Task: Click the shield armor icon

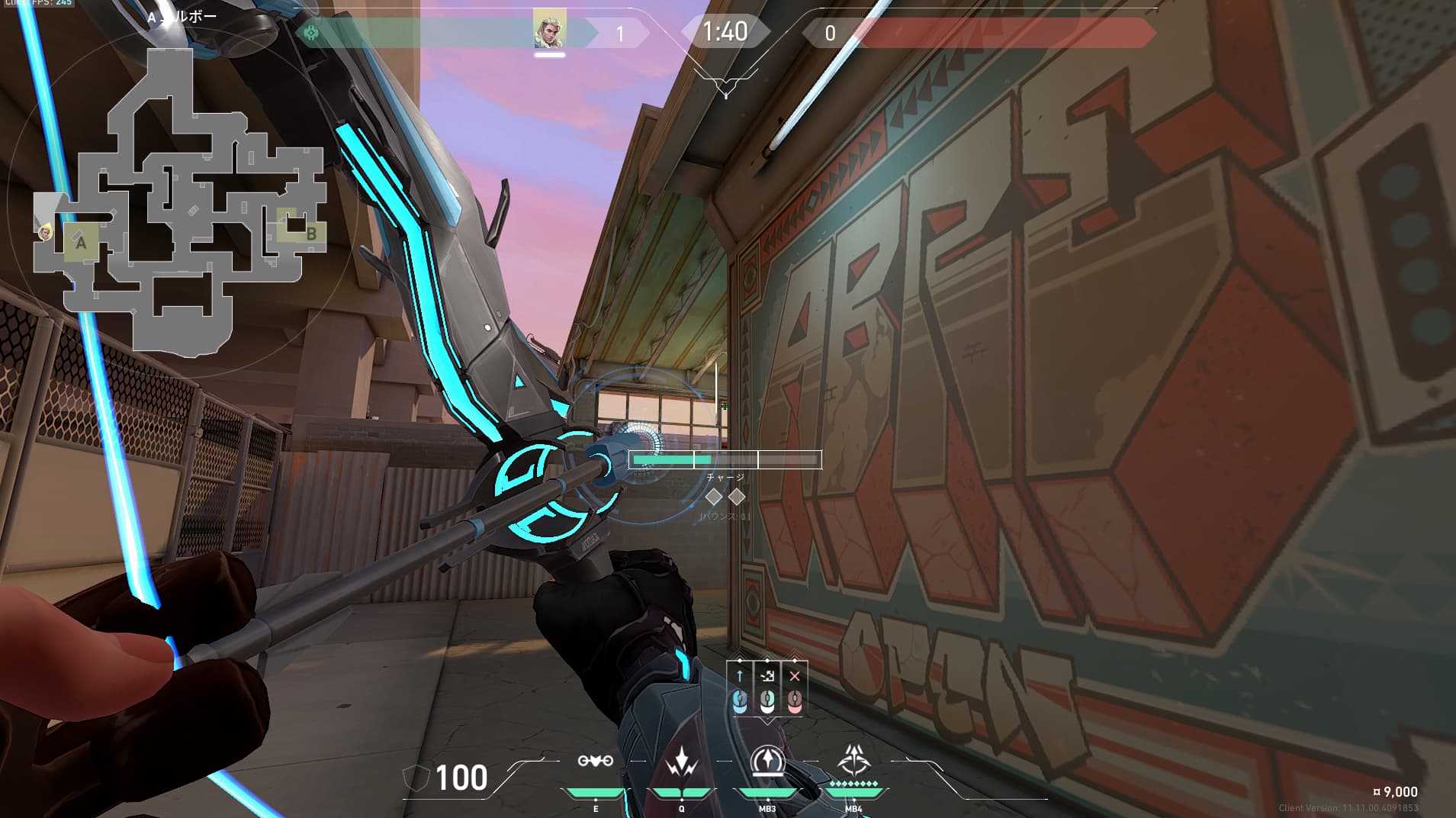Action: 416,778
